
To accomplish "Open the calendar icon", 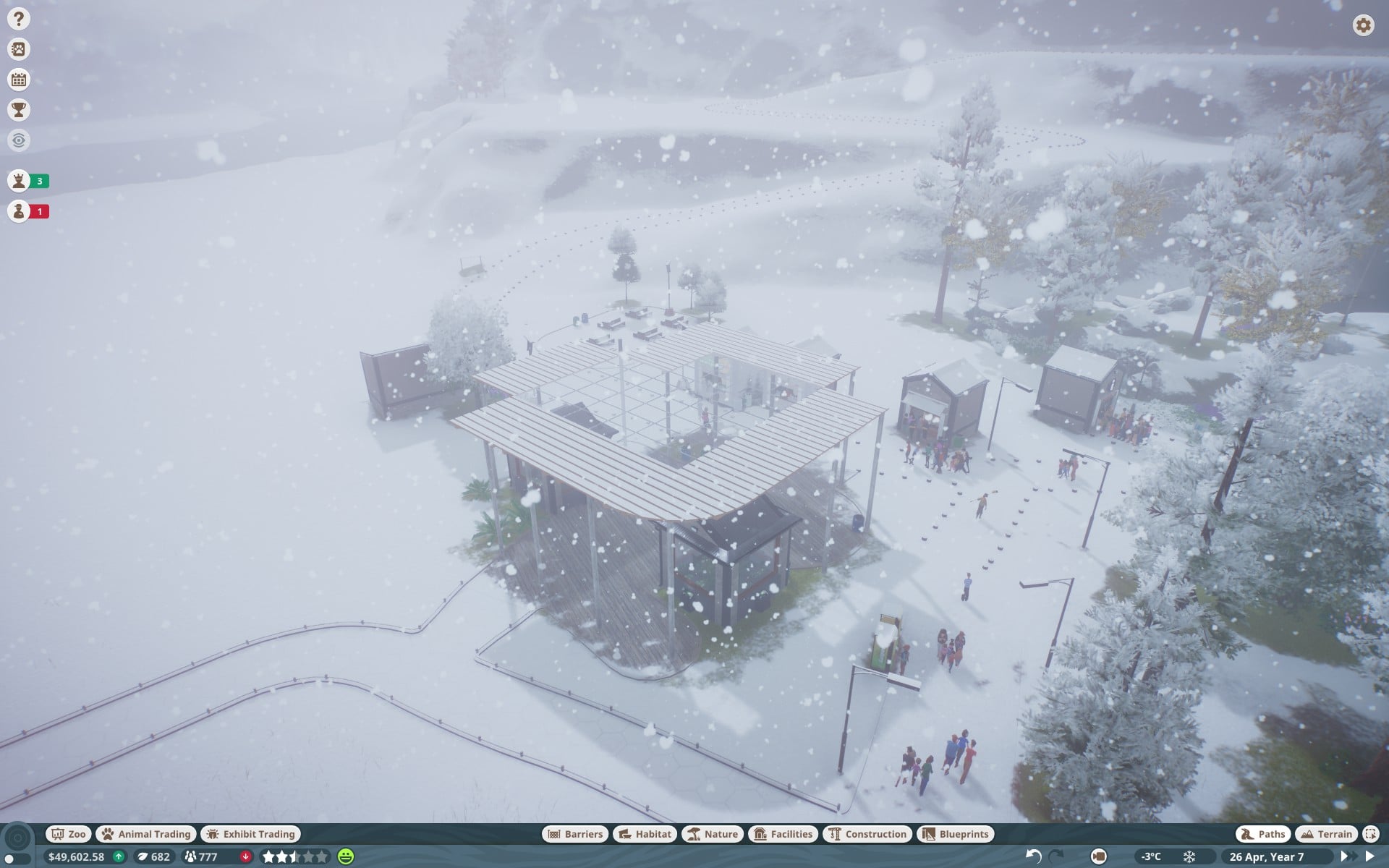I will pos(19,80).
